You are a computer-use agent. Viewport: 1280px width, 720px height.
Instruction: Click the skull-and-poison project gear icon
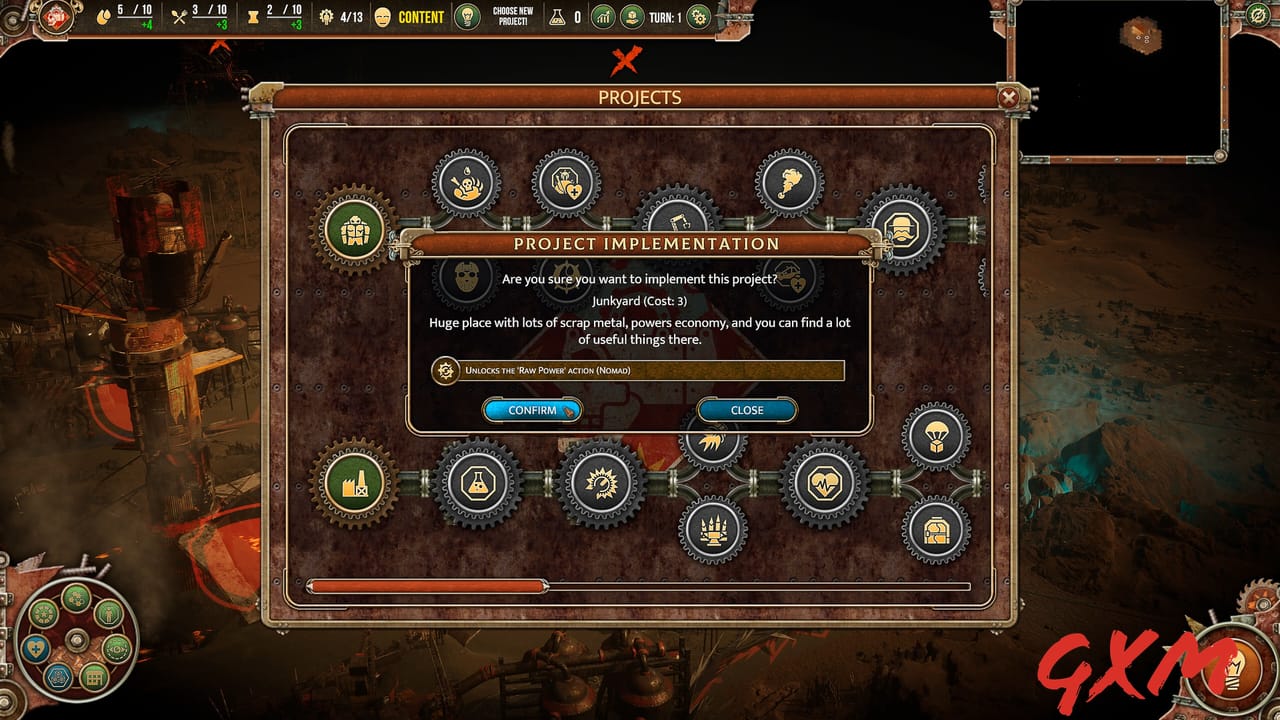coord(465,183)
